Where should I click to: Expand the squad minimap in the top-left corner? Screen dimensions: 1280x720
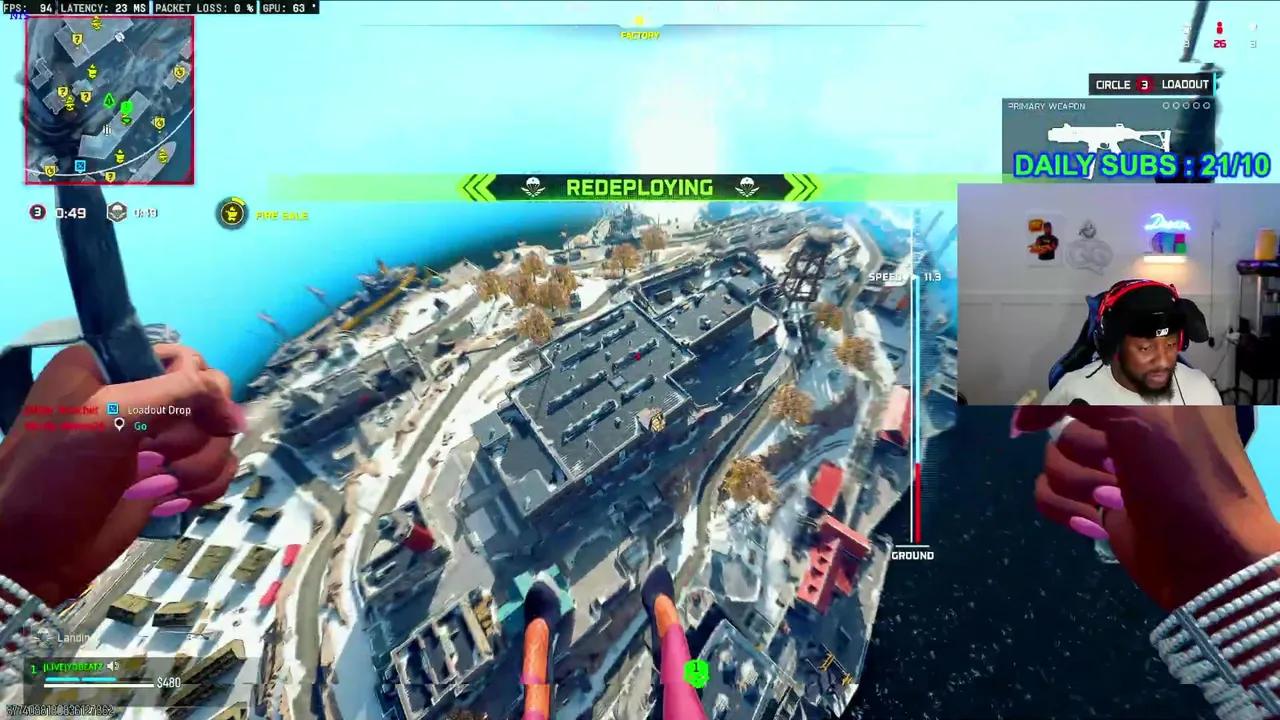108,100
